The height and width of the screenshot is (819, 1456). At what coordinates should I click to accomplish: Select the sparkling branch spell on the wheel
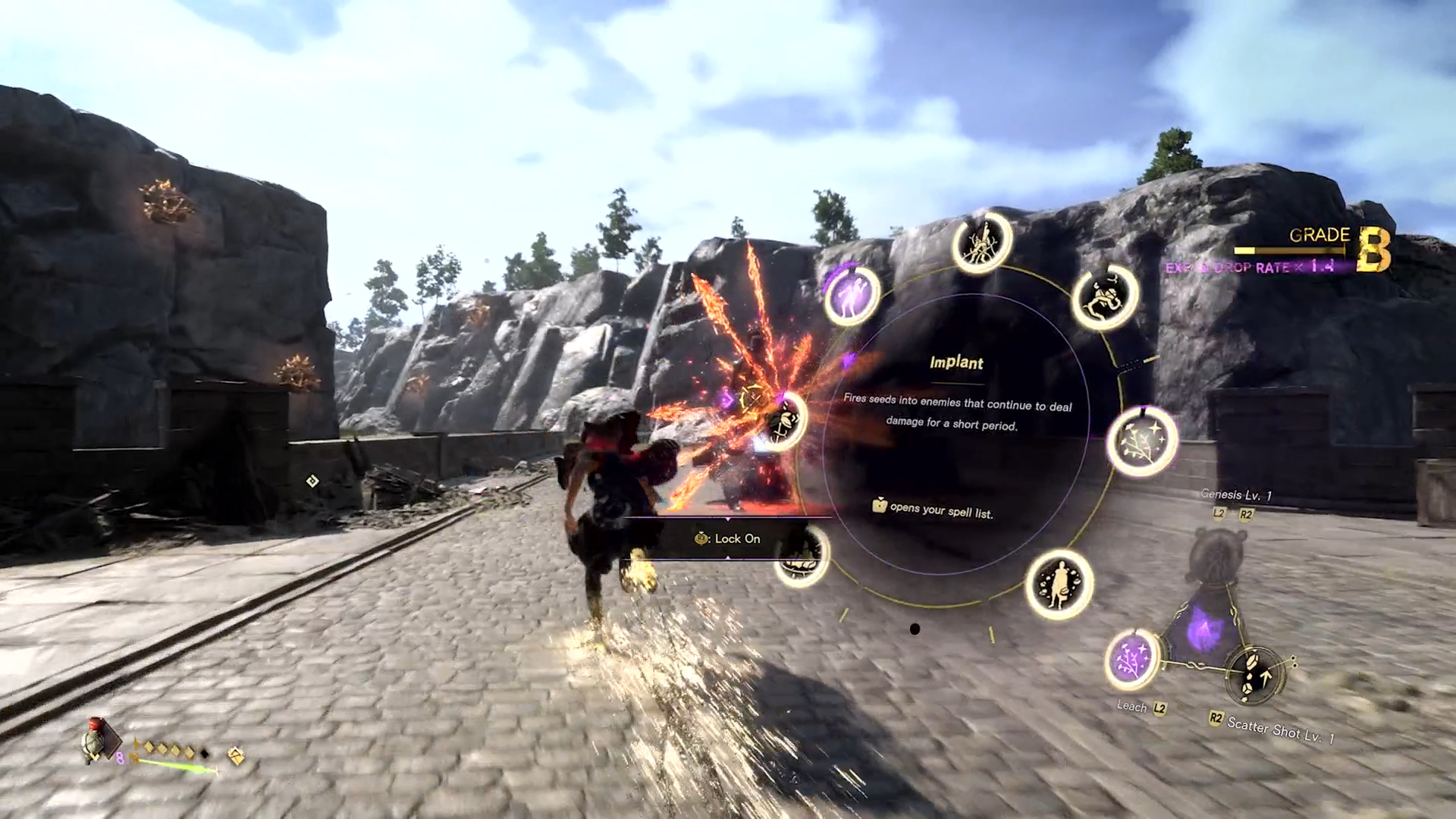[1141, 441]
